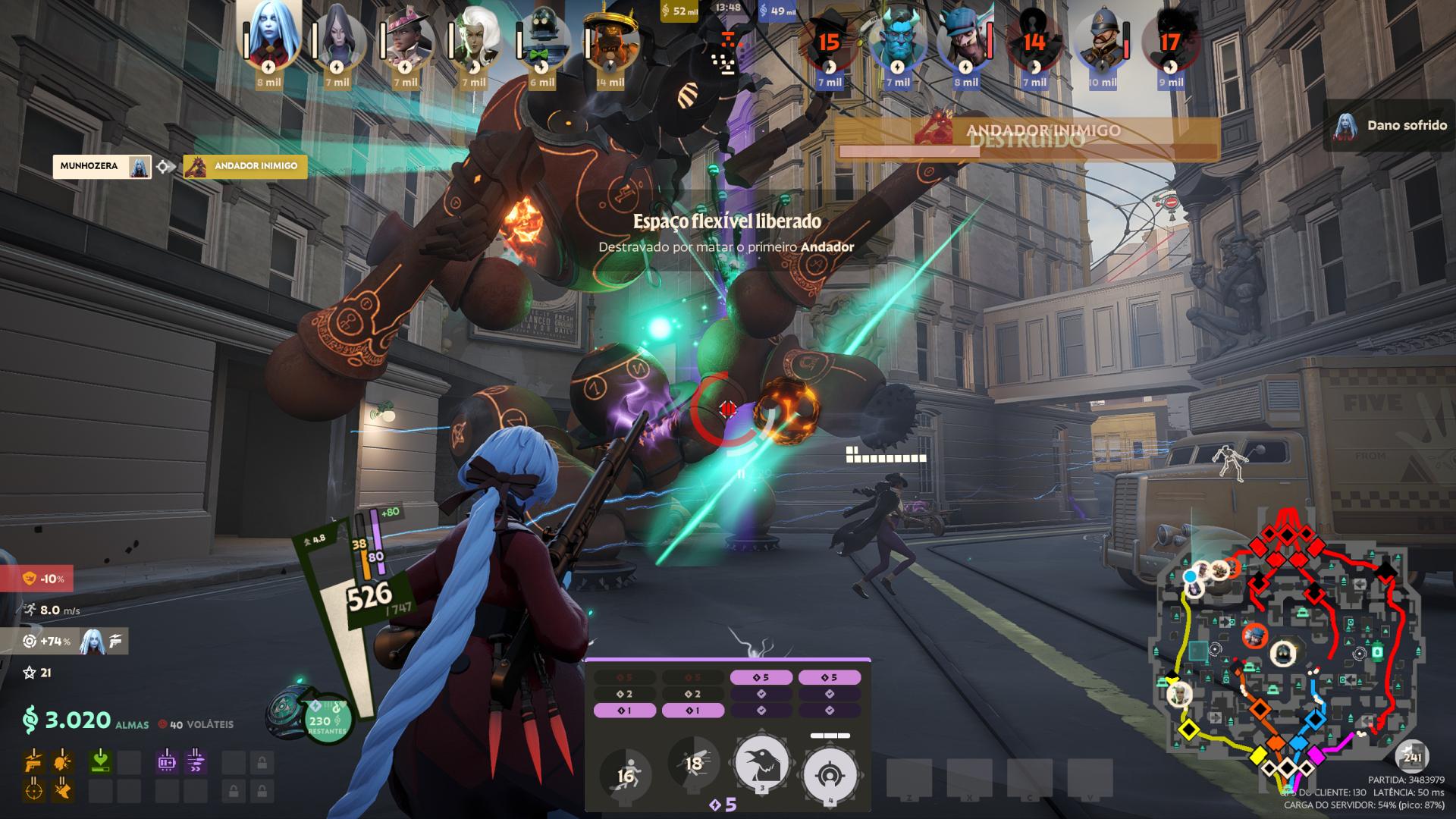
Task: Select the purple battery spirit item
Action: coord(167,761)
